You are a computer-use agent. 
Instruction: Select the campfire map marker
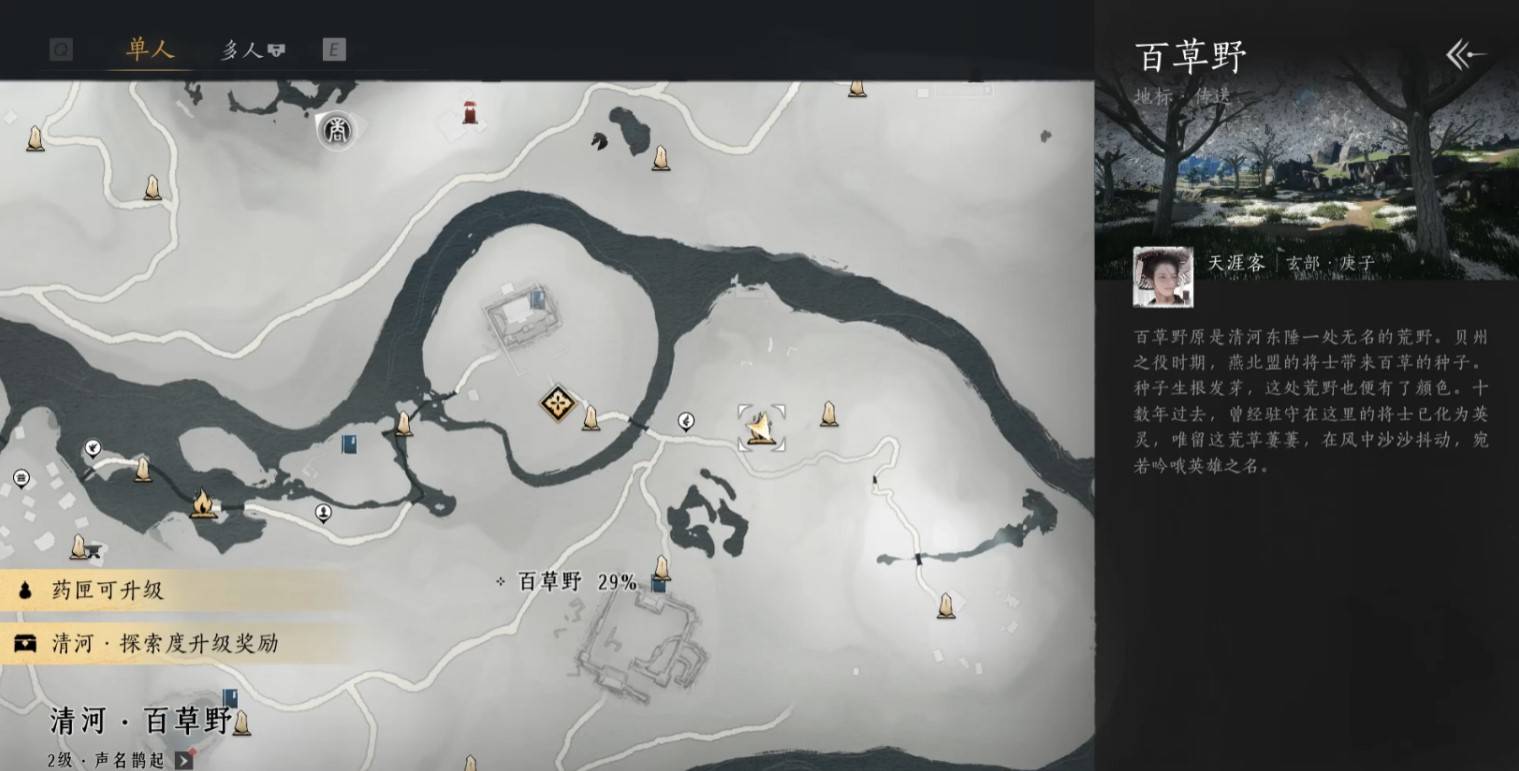tap(203, 502)
